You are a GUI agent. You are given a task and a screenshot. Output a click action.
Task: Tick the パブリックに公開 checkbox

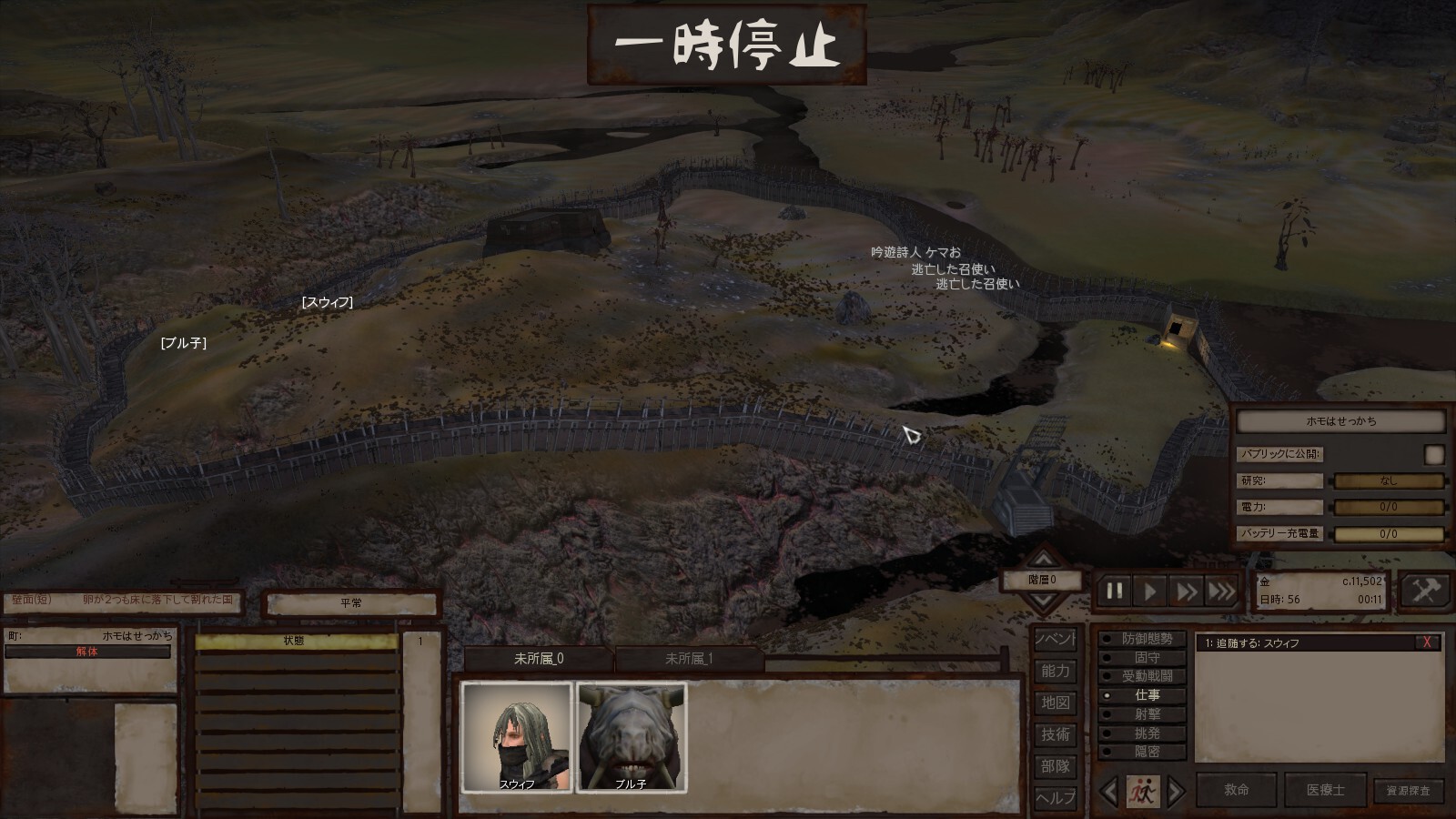(1434, 454)
